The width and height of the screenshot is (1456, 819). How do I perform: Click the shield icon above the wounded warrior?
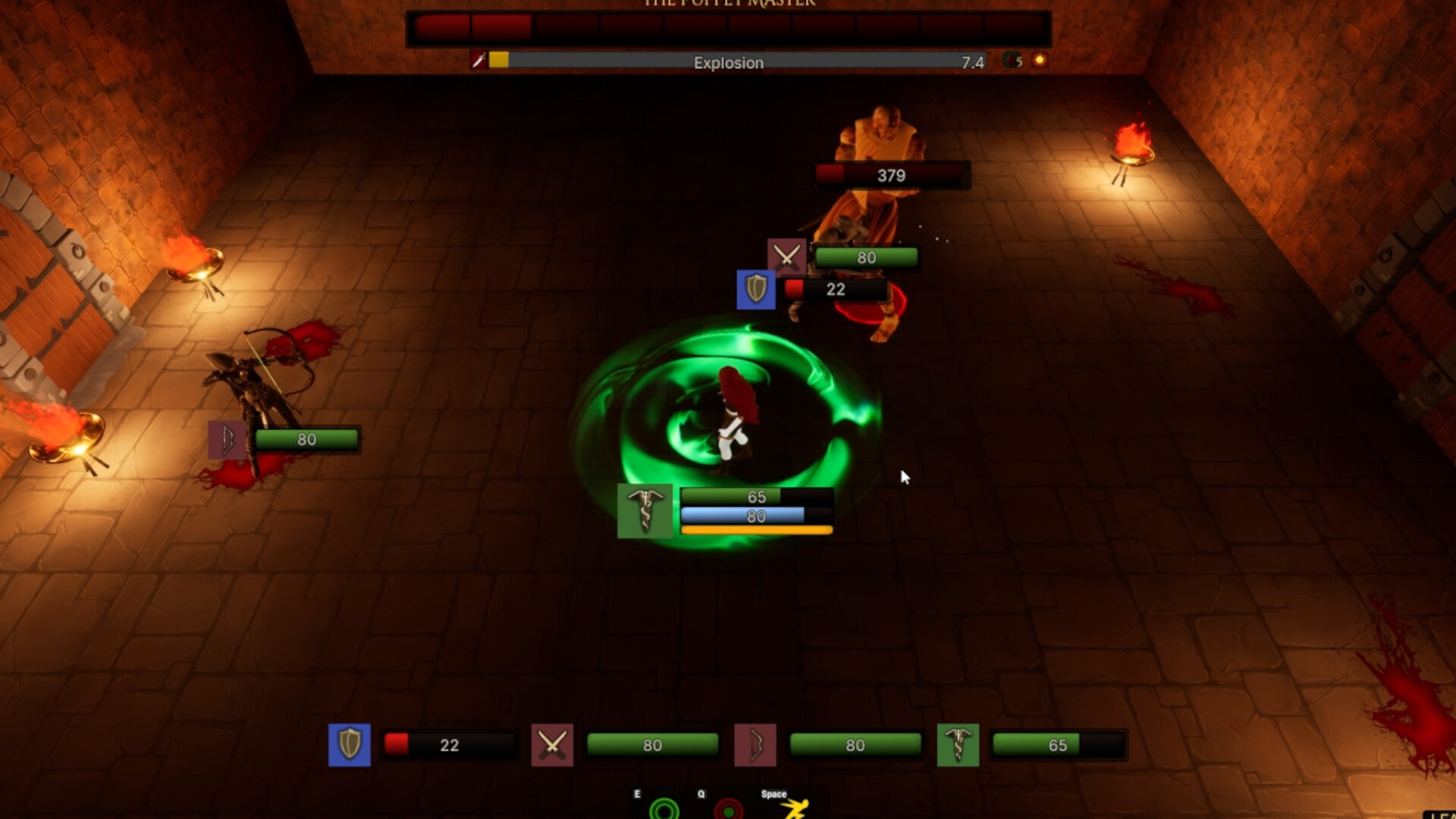(x=755, y=290)
